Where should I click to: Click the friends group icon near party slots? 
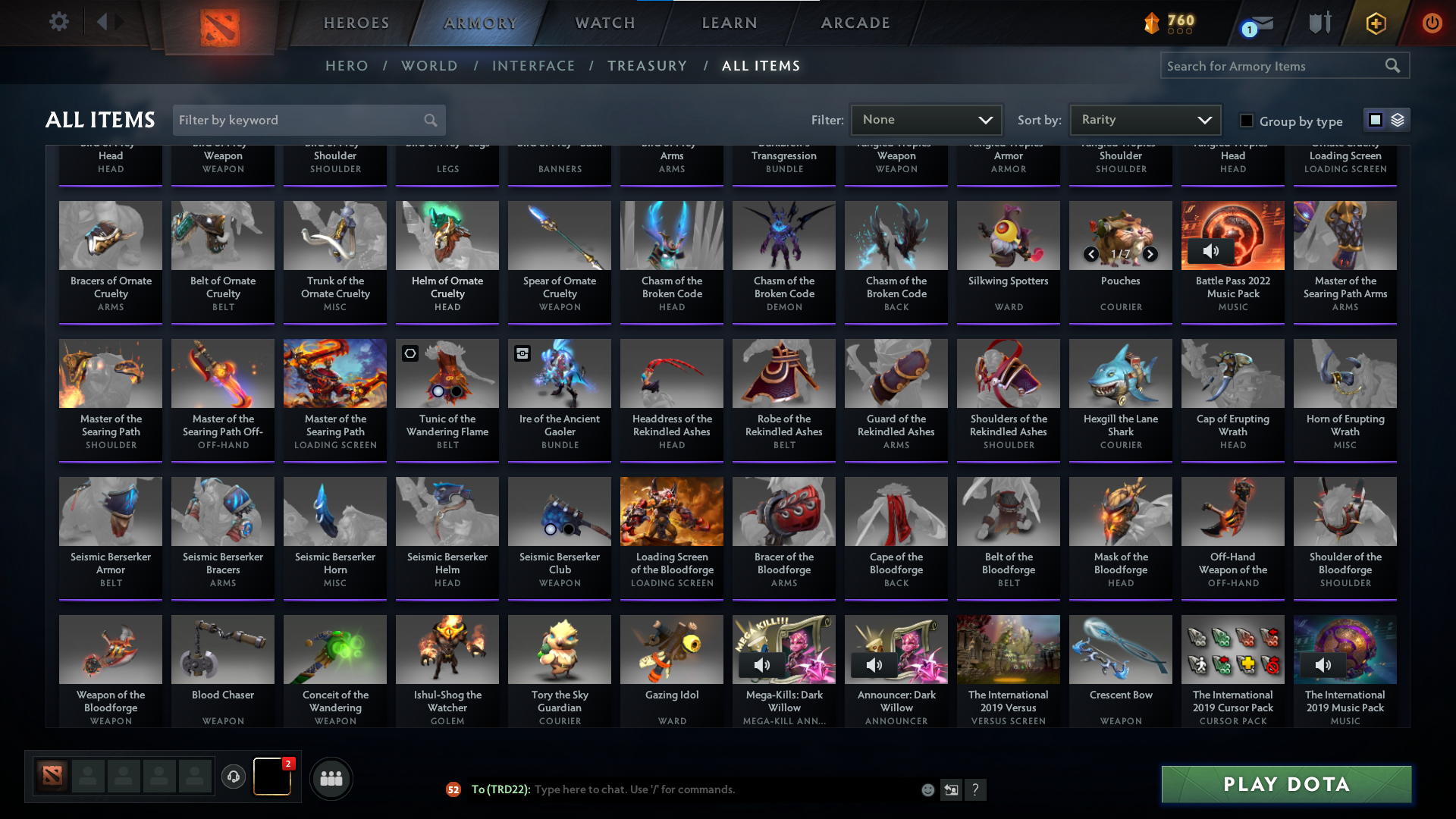pyautogui.click(x=331, y=778)
